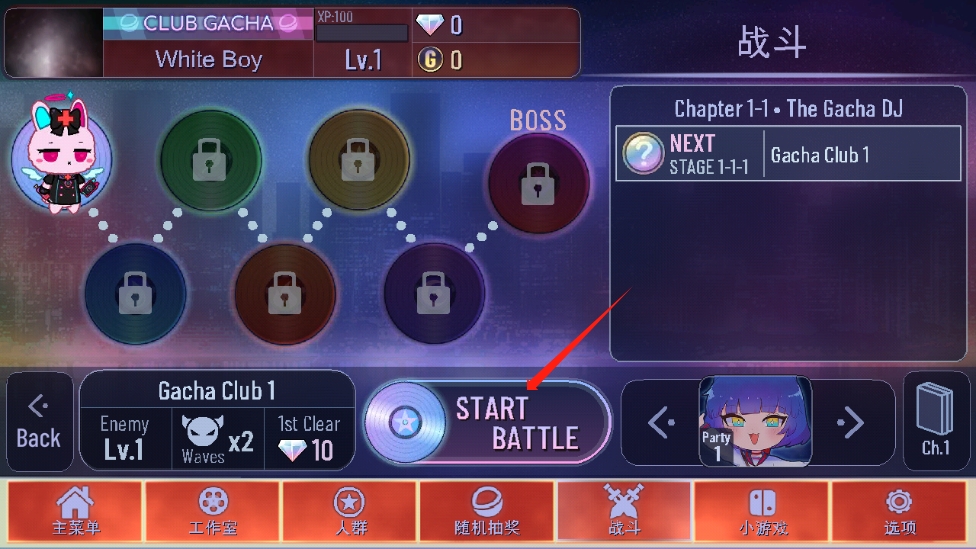Click the player profile avatar

[53, 43]
